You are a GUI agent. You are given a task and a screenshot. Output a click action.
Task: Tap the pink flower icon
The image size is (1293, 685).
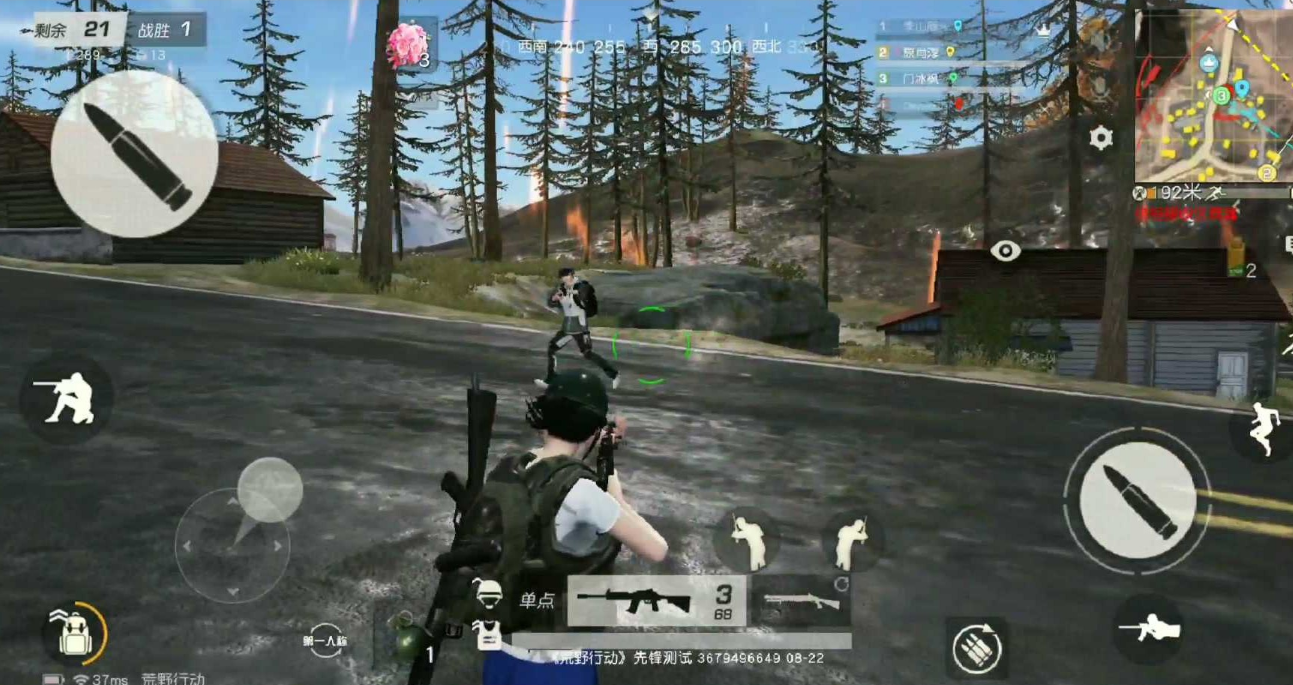coord(406,47)
